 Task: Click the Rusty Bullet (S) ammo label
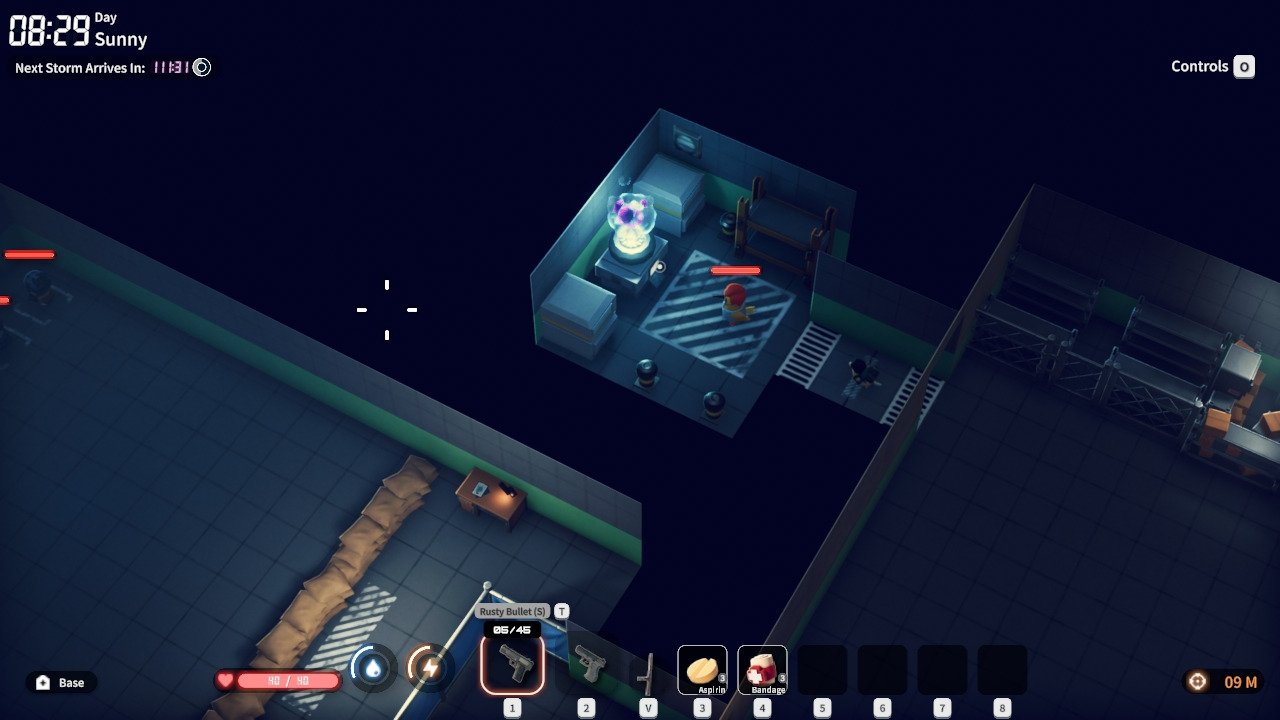point(512,611)
